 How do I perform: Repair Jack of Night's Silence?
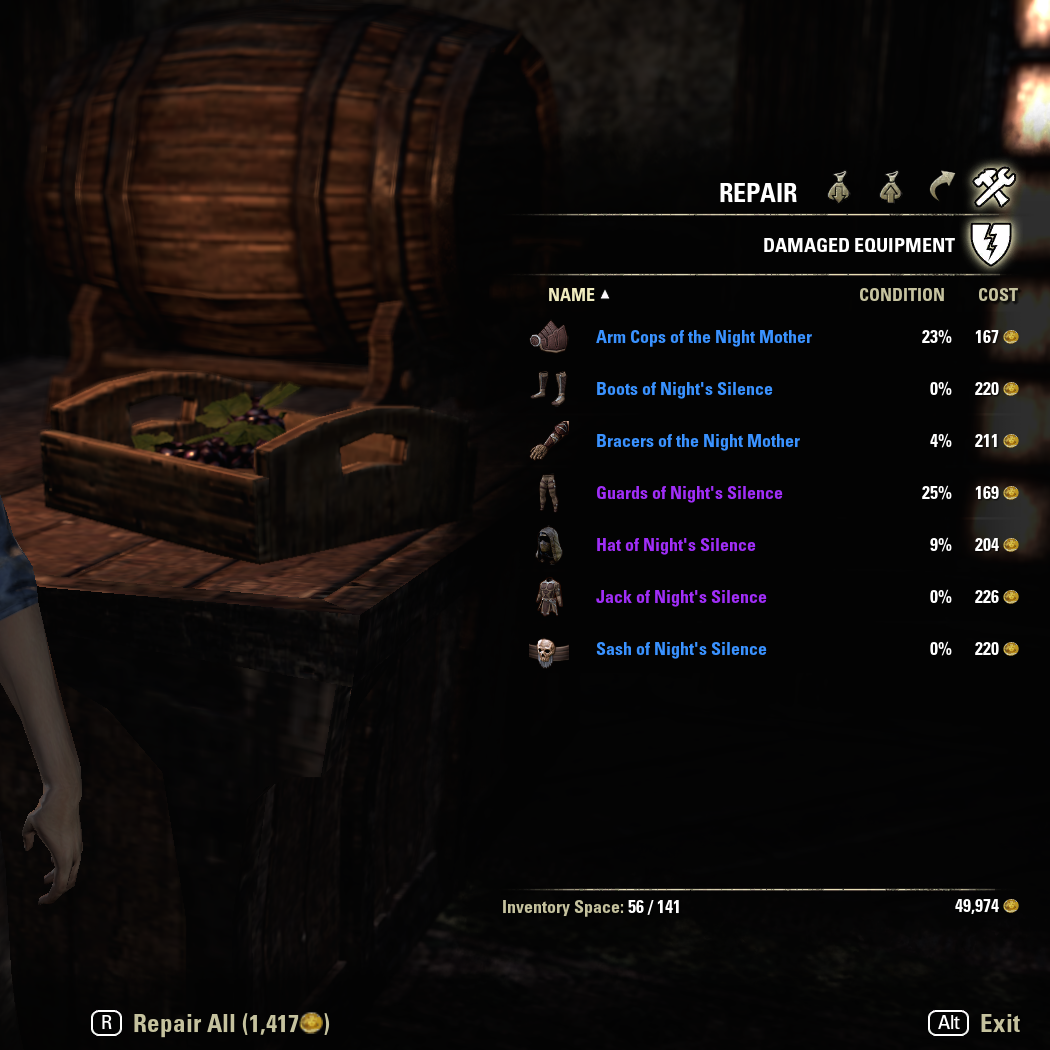click(x=681, y=597)
